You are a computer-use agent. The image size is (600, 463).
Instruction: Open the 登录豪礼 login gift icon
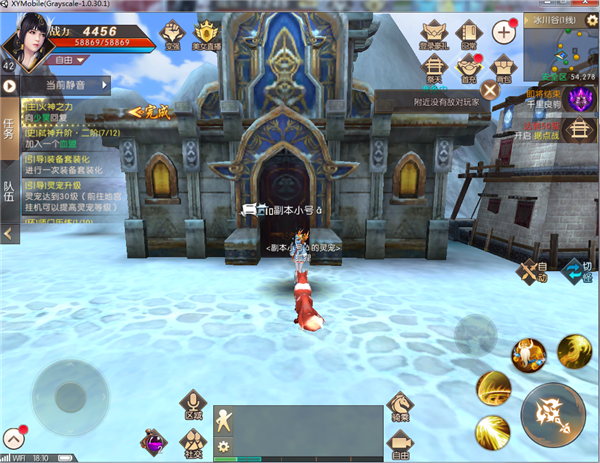[434, 36]
